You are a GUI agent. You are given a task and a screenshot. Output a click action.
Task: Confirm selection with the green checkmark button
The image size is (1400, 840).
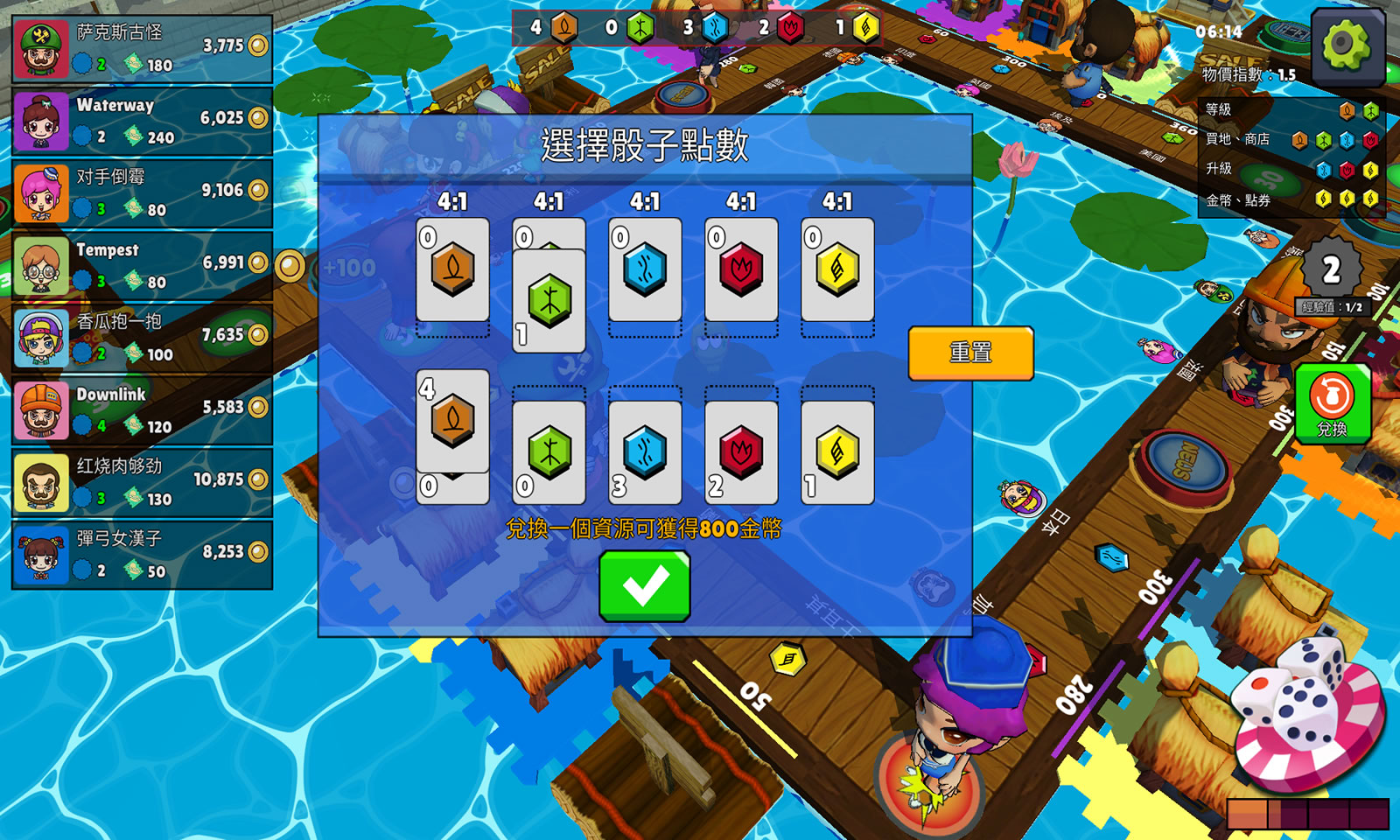point(644,585)
